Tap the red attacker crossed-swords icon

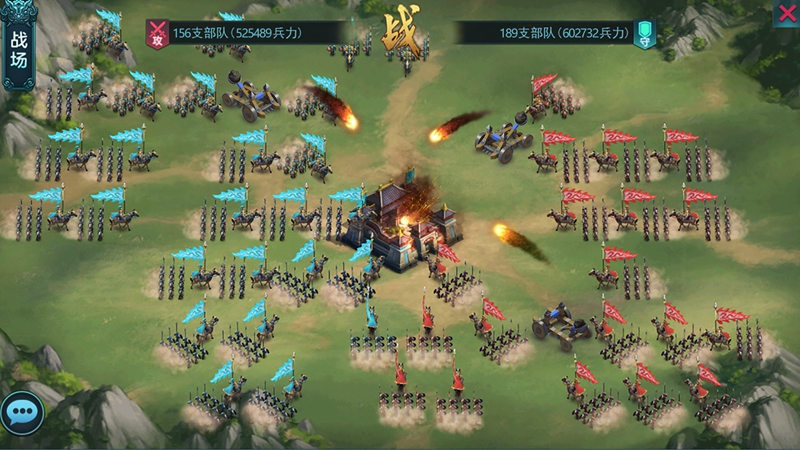[x=156, y=34]
